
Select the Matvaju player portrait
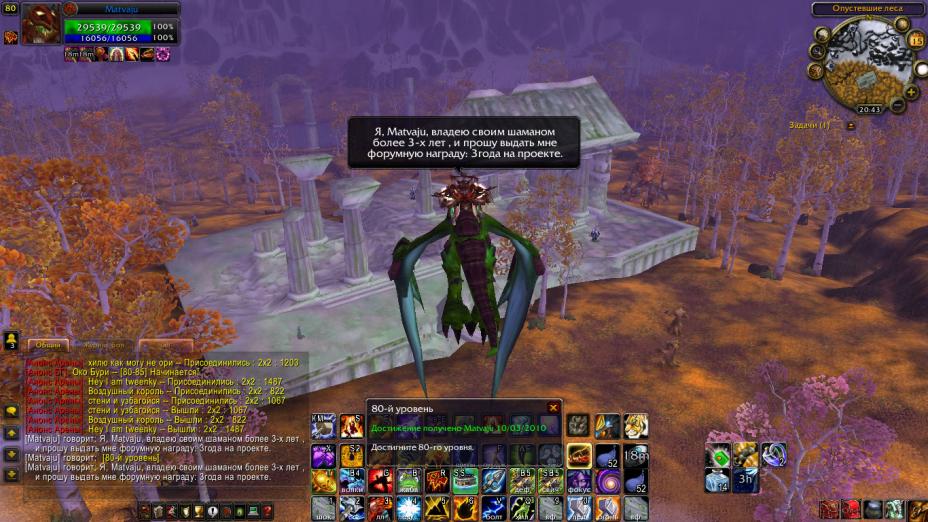pos(40,25)
